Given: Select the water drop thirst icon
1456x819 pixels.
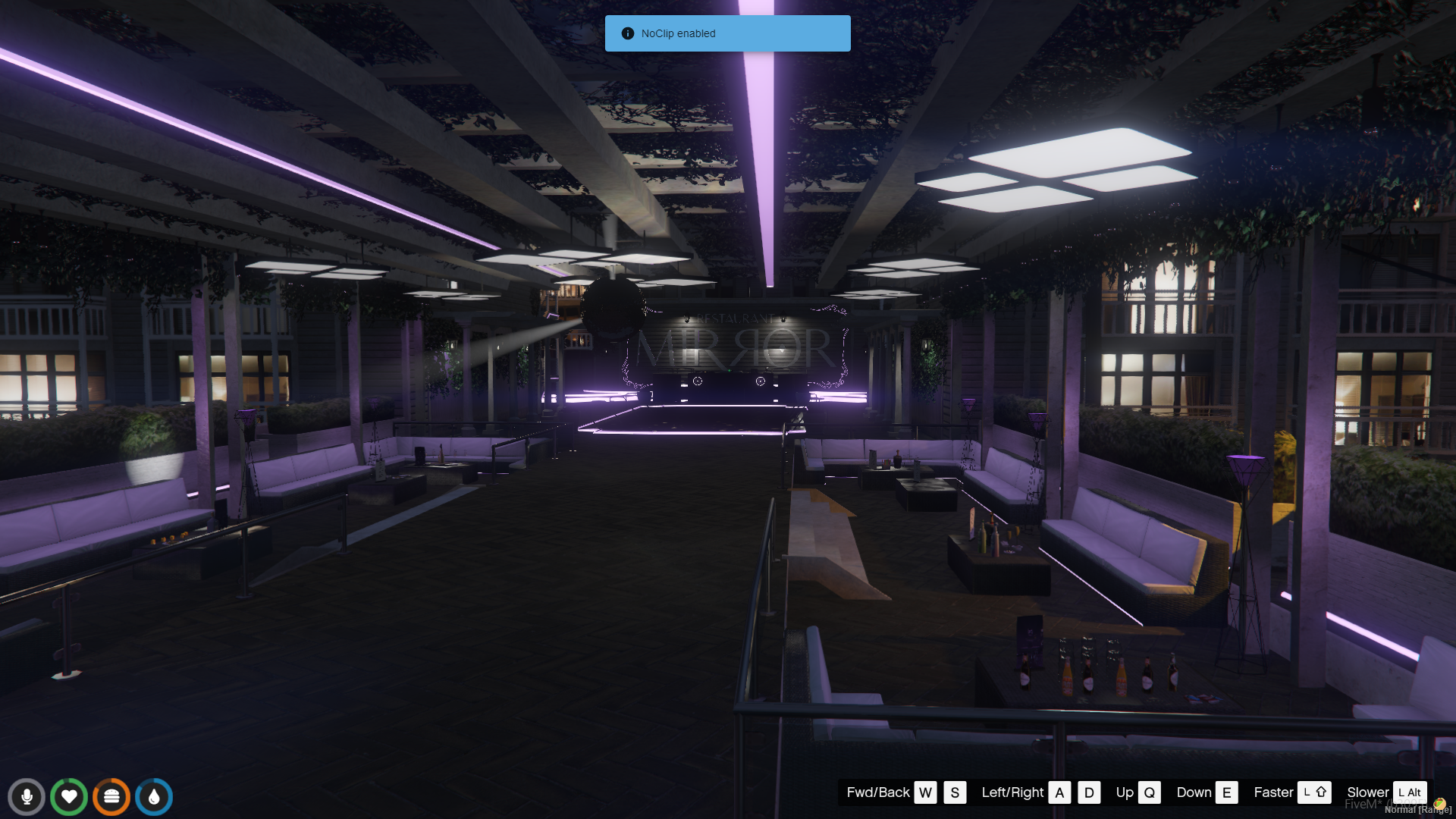Looking at the screenshot, I should pyautogui.click(x=154, y=797).
